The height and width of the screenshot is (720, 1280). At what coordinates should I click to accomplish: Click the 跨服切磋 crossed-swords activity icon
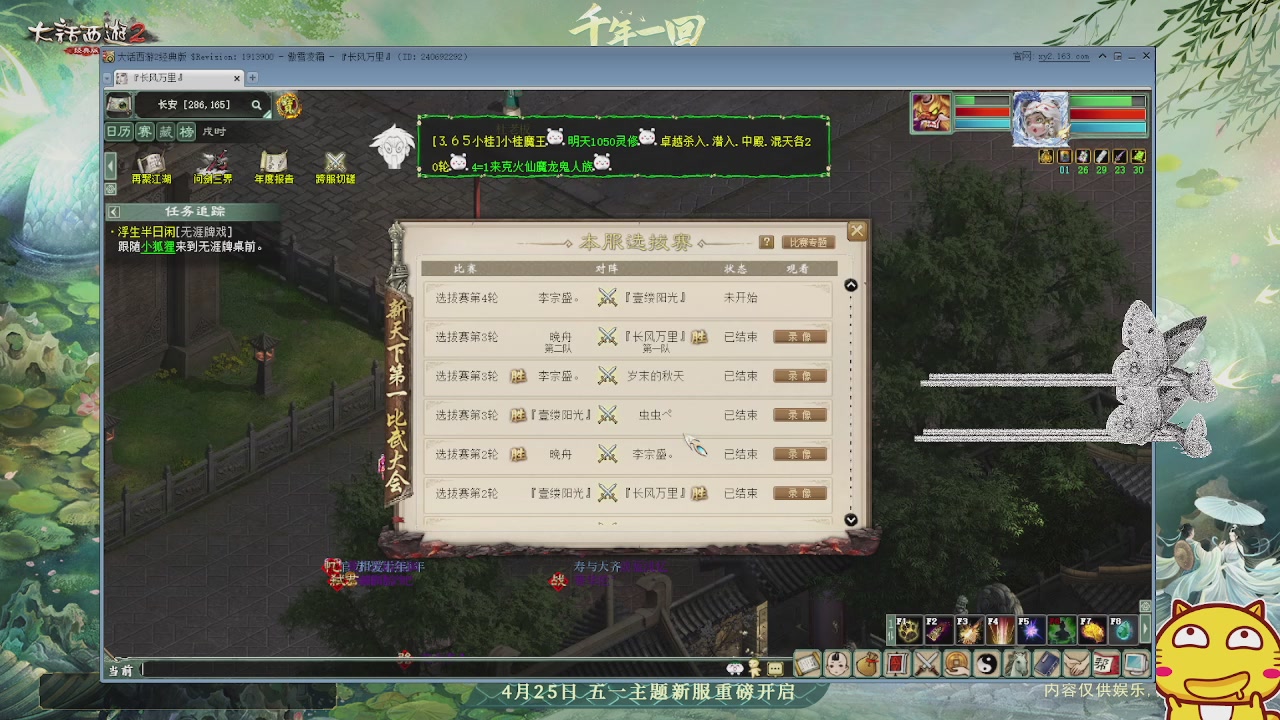(x=334, y=160)
